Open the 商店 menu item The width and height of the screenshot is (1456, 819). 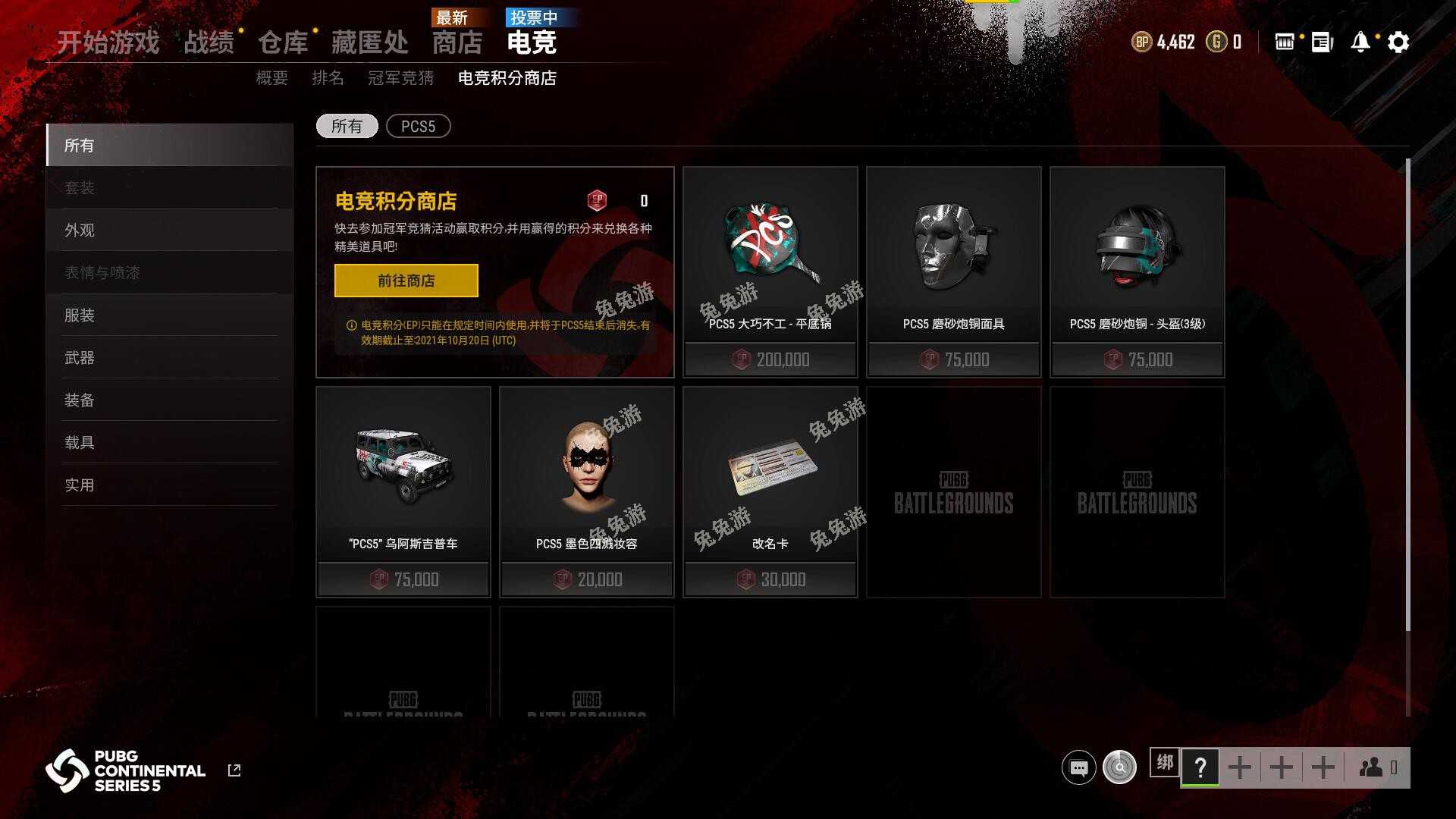click(458, 43)
